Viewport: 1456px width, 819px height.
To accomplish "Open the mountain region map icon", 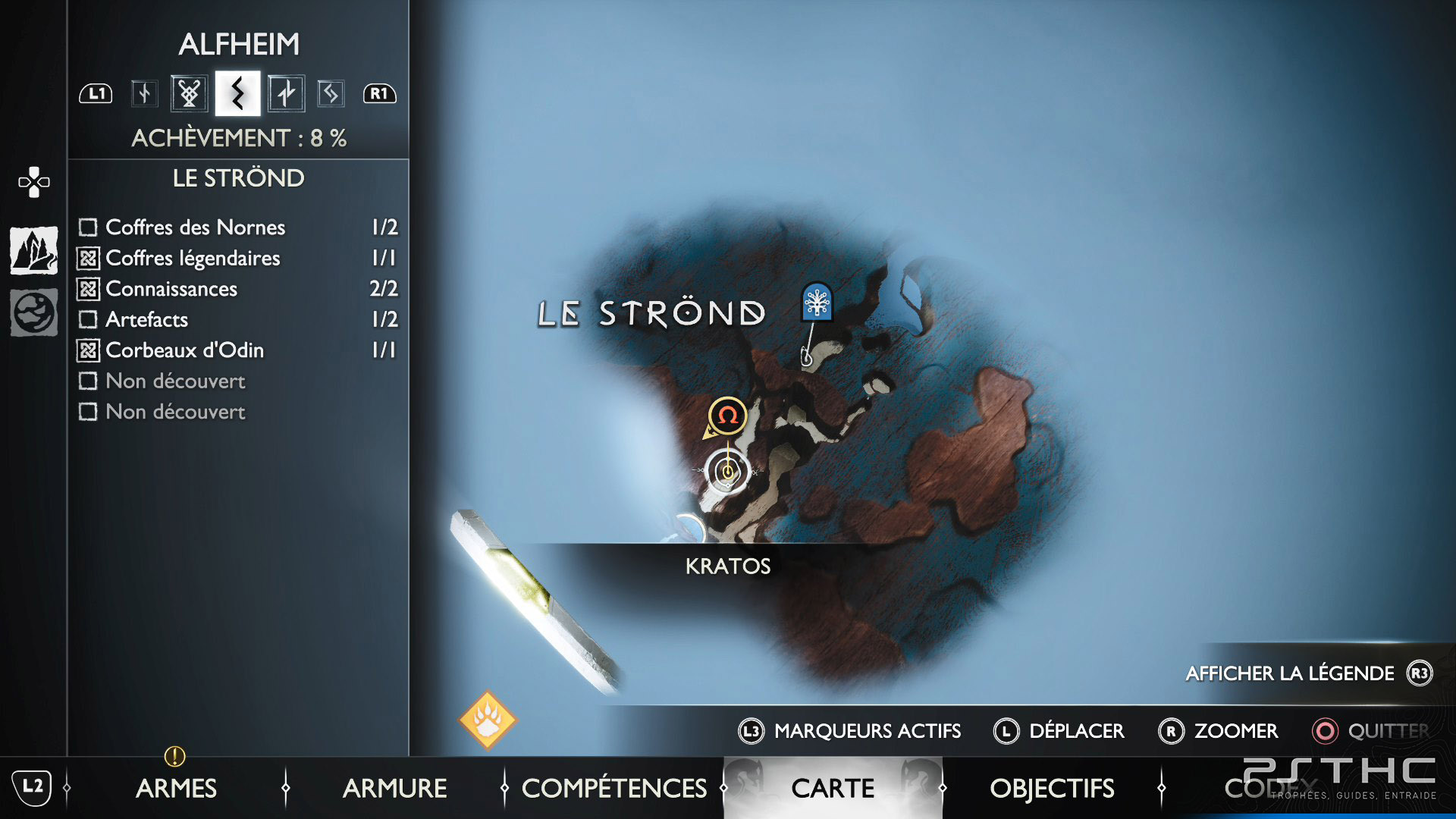I will point(34,250).
